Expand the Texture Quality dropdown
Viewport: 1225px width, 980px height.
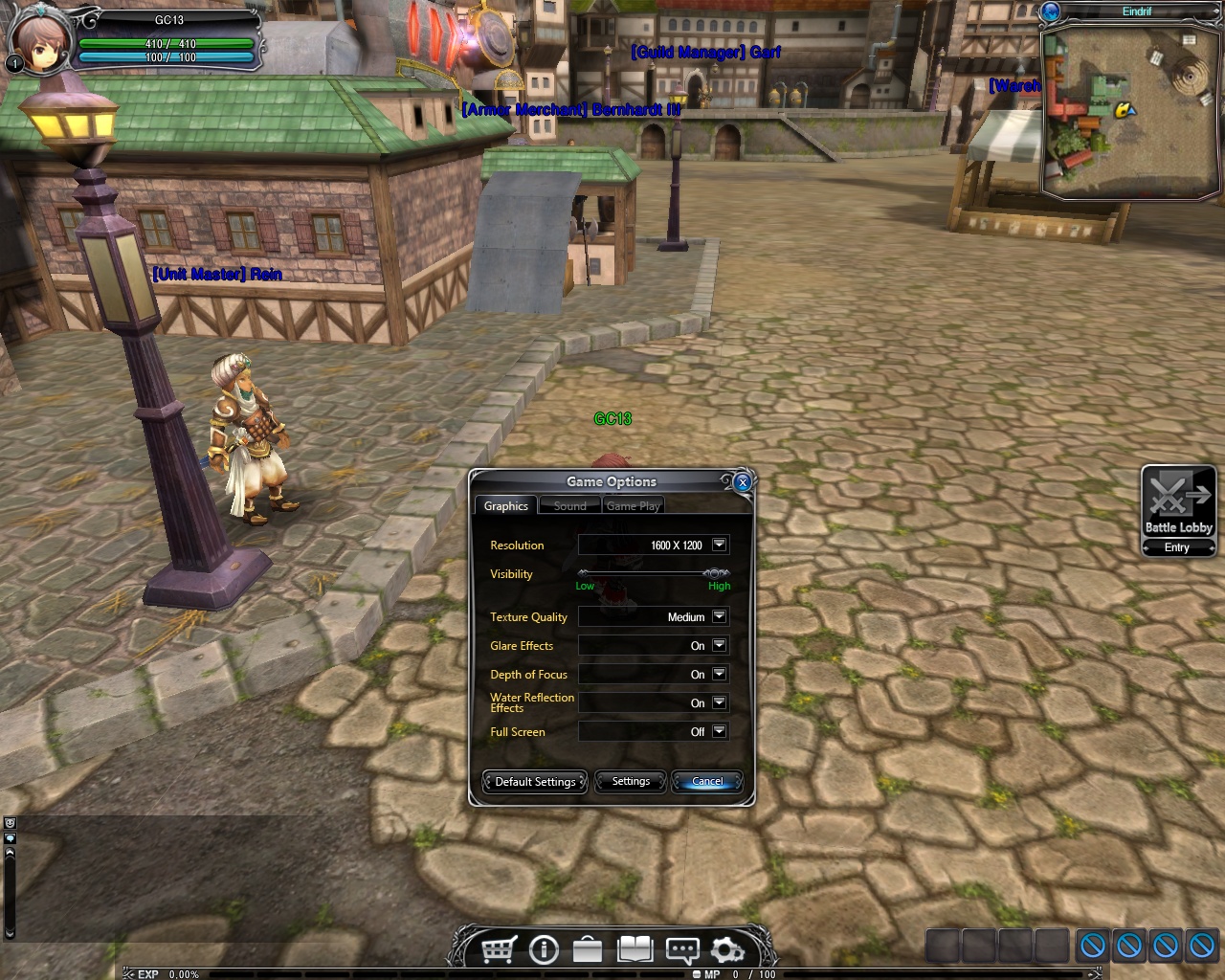[719, 616]
